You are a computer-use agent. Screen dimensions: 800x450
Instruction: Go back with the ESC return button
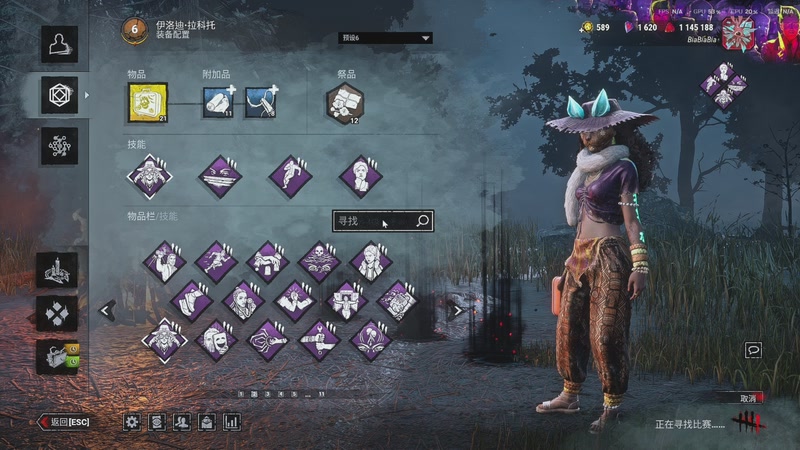point(64,422)
